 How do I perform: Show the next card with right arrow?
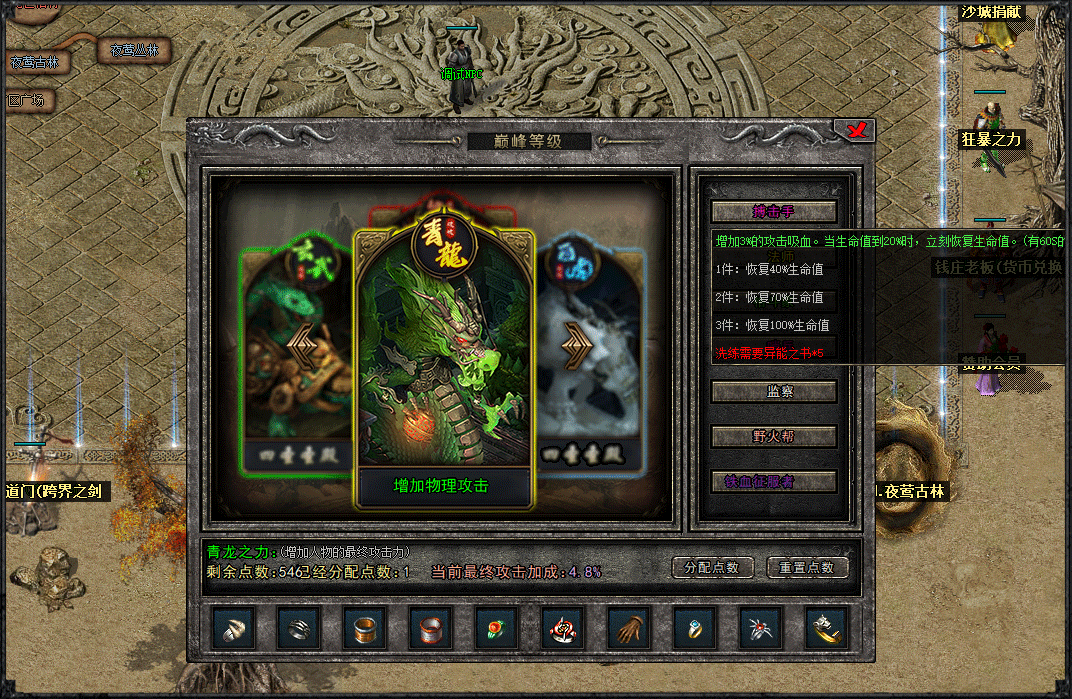pyautogui.click(x=577, y=343)
